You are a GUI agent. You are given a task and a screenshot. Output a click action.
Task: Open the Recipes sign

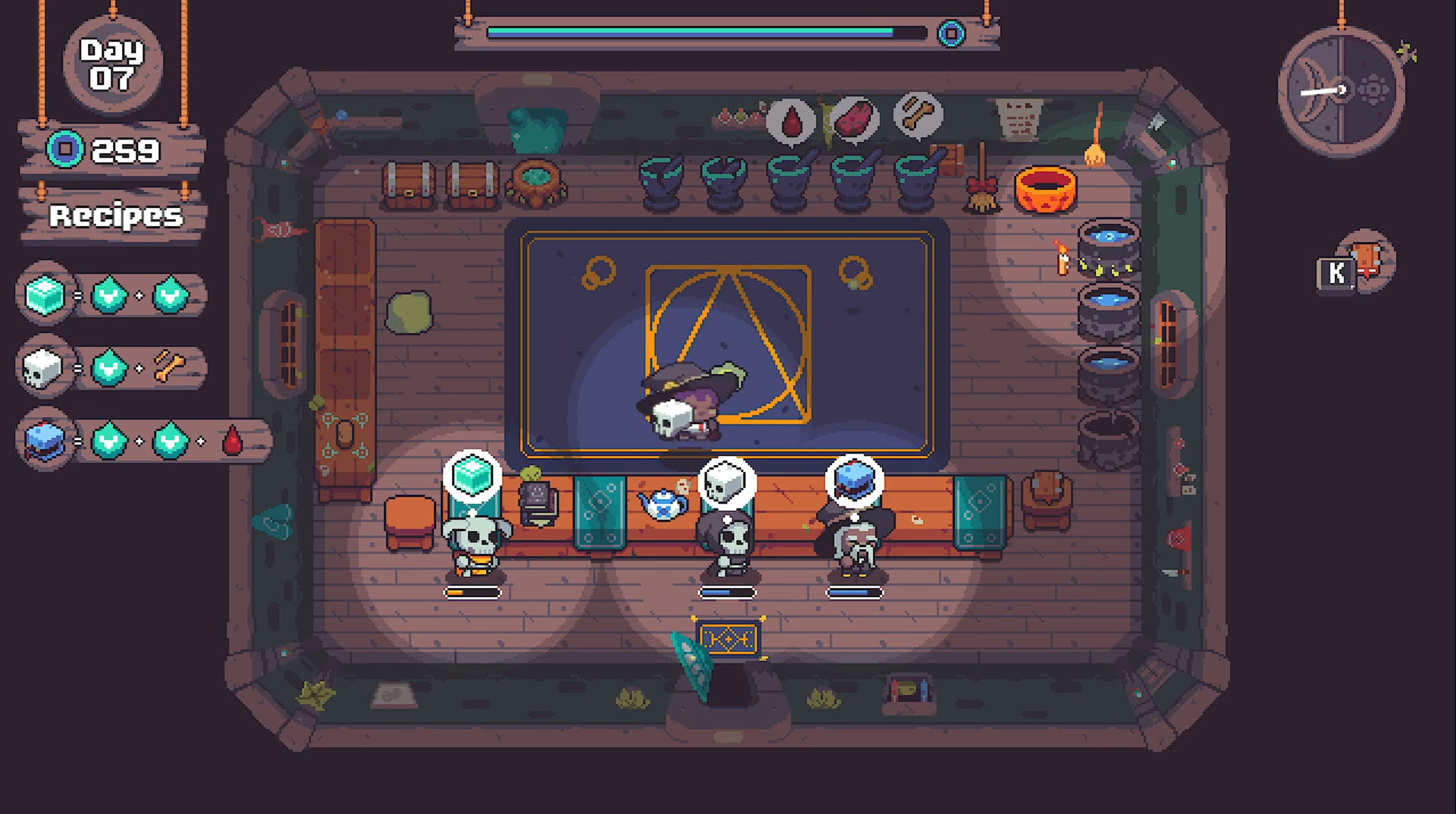[115, 216]
